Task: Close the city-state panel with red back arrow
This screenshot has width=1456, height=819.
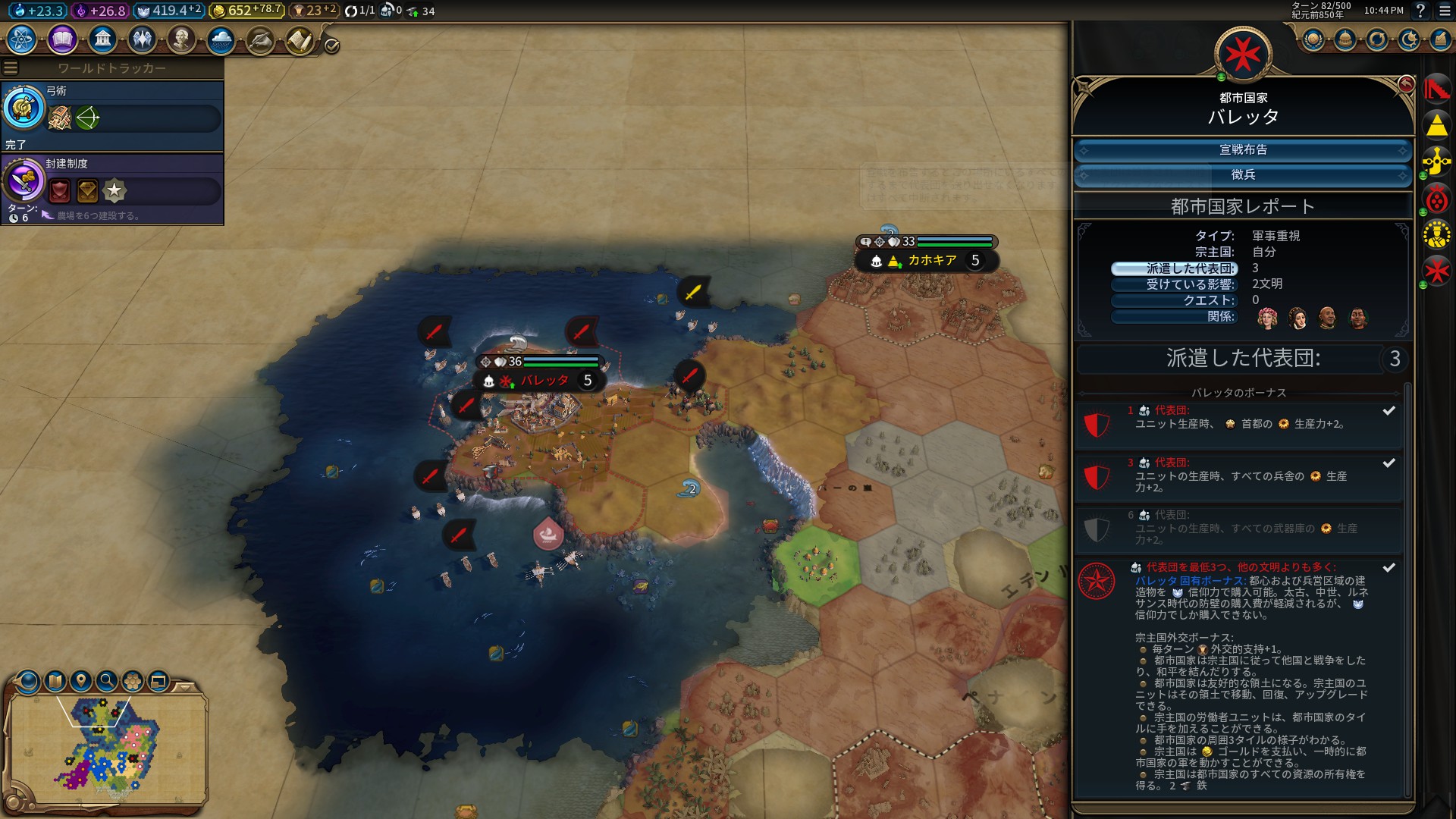Action: point(1405,83)
